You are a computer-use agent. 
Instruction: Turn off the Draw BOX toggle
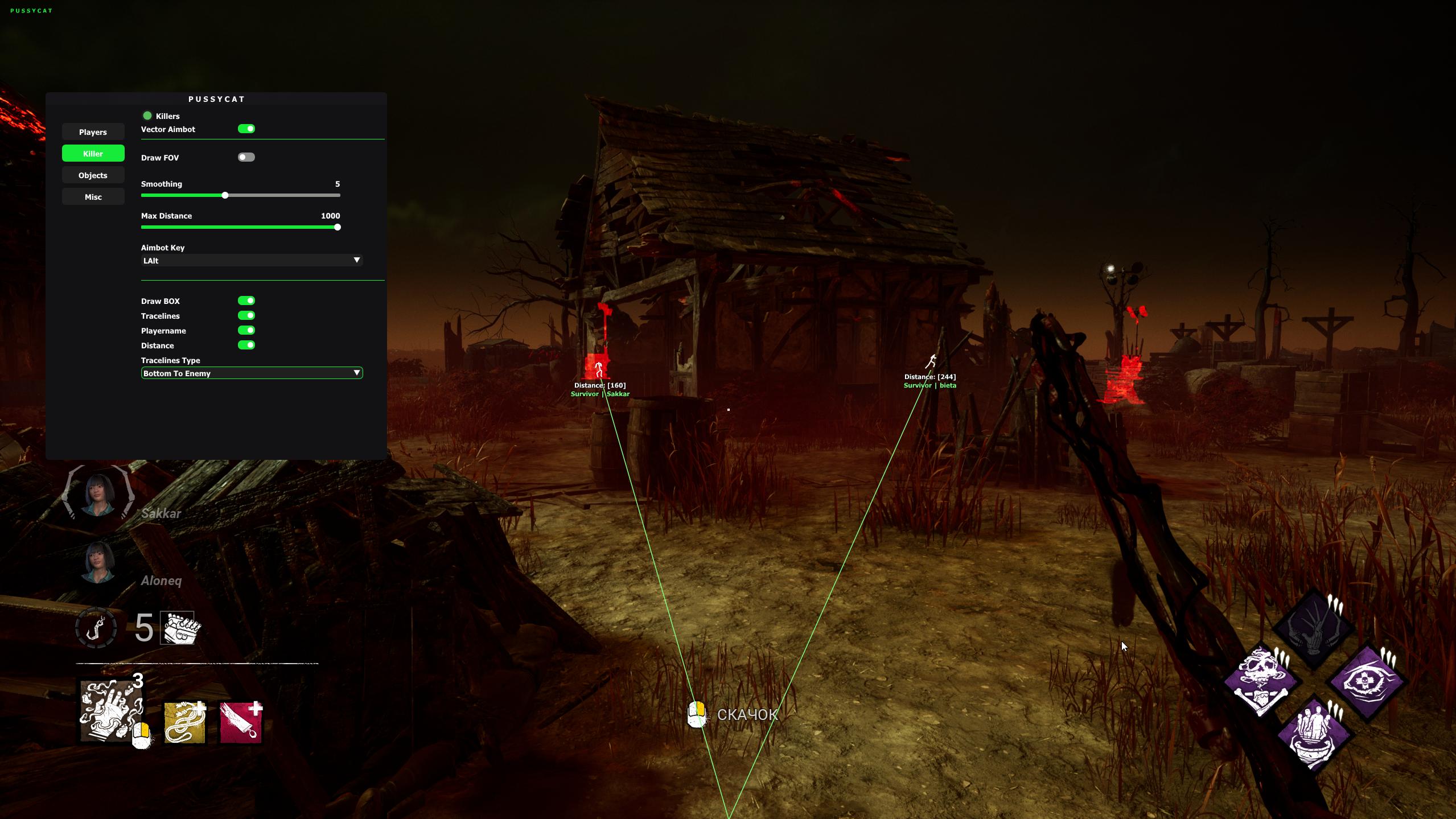pos(246,301)
